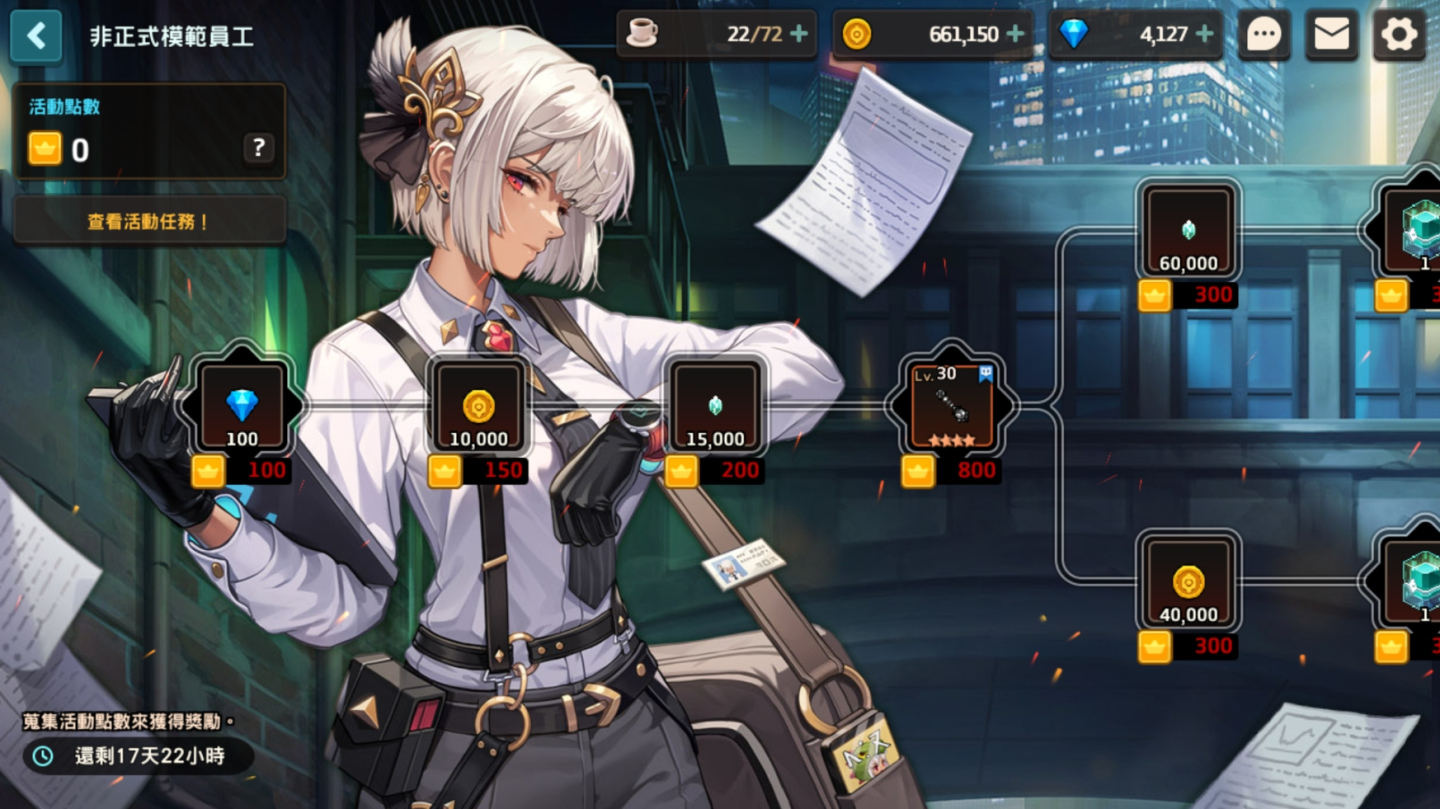Purchase more blue gems with plus
Screen dimensions: 1440x809
tap(1204, 35)
